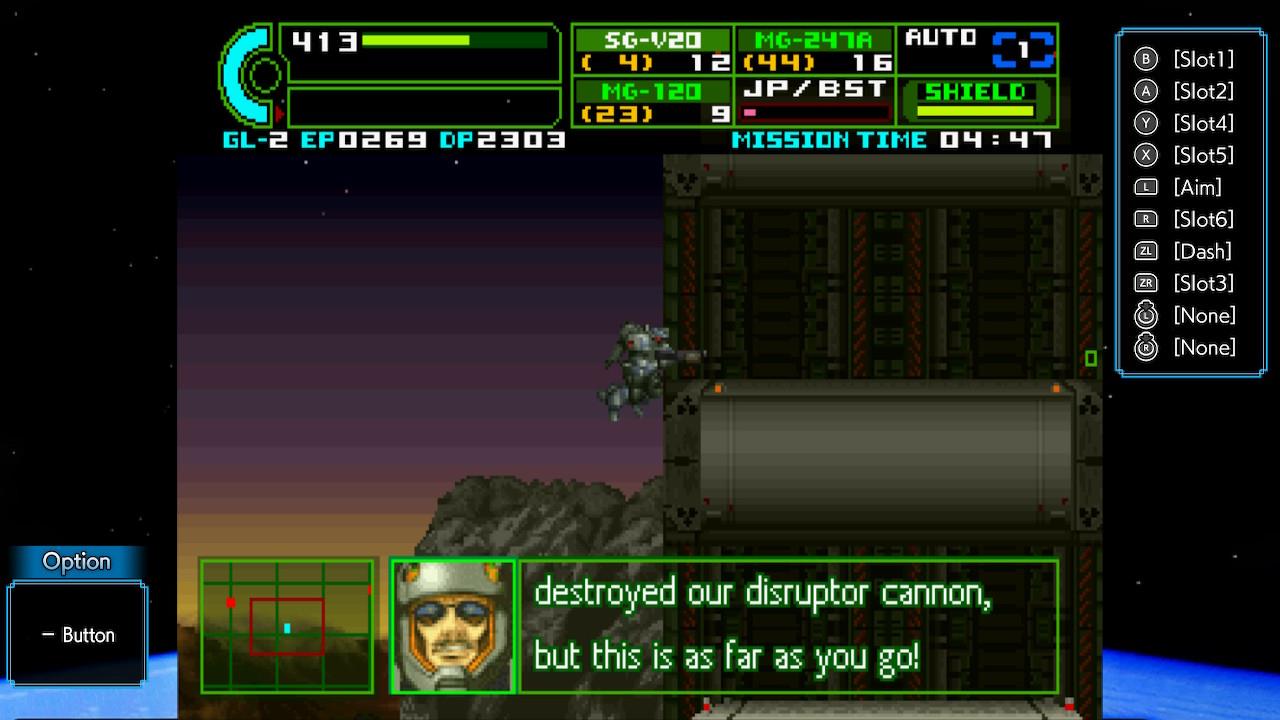Click the JP/BST jetpack boost panel
This screenshot has height=720, width=1280.
click(x=814, y=101)
